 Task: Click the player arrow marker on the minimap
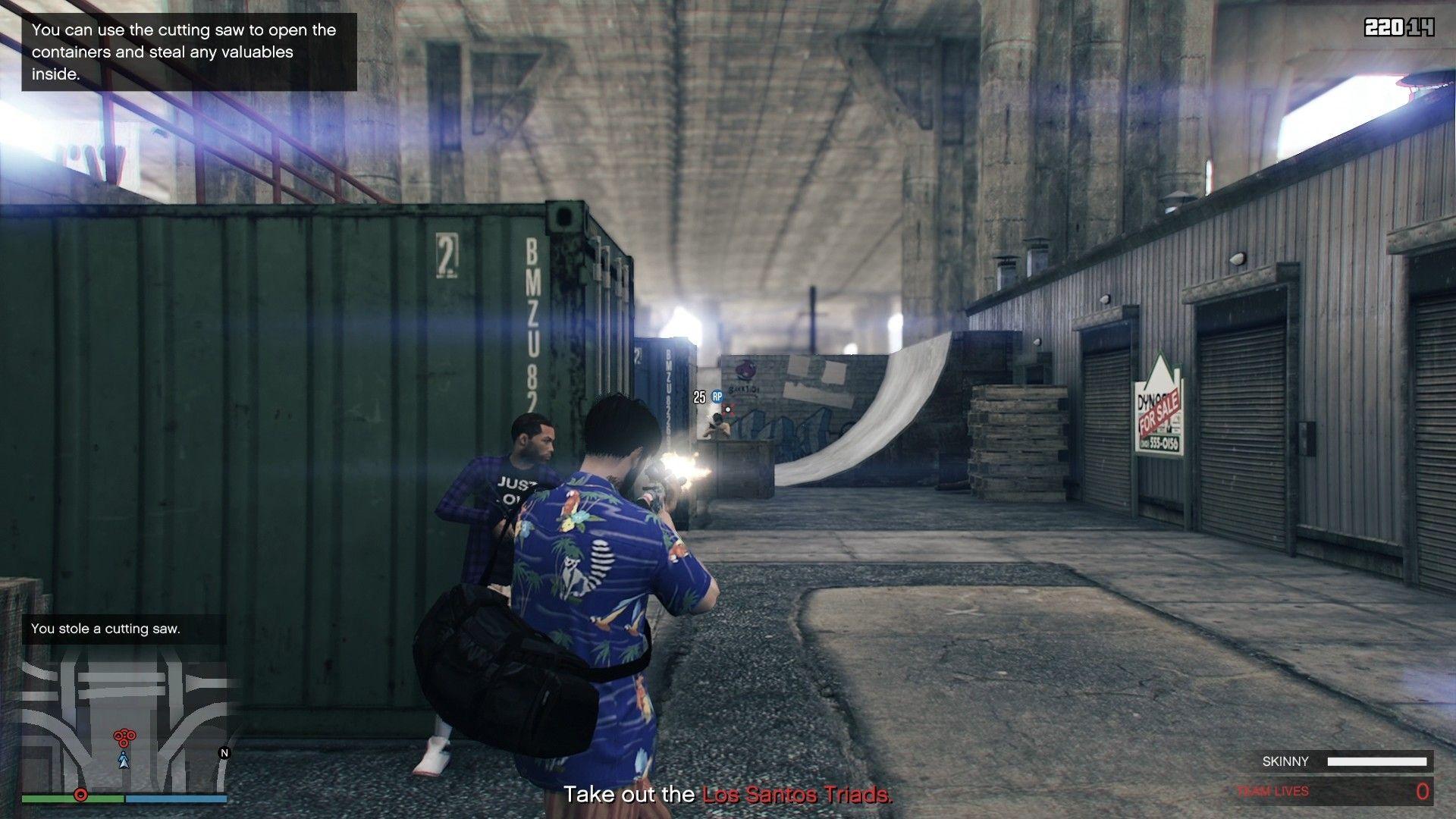(124, 761)
